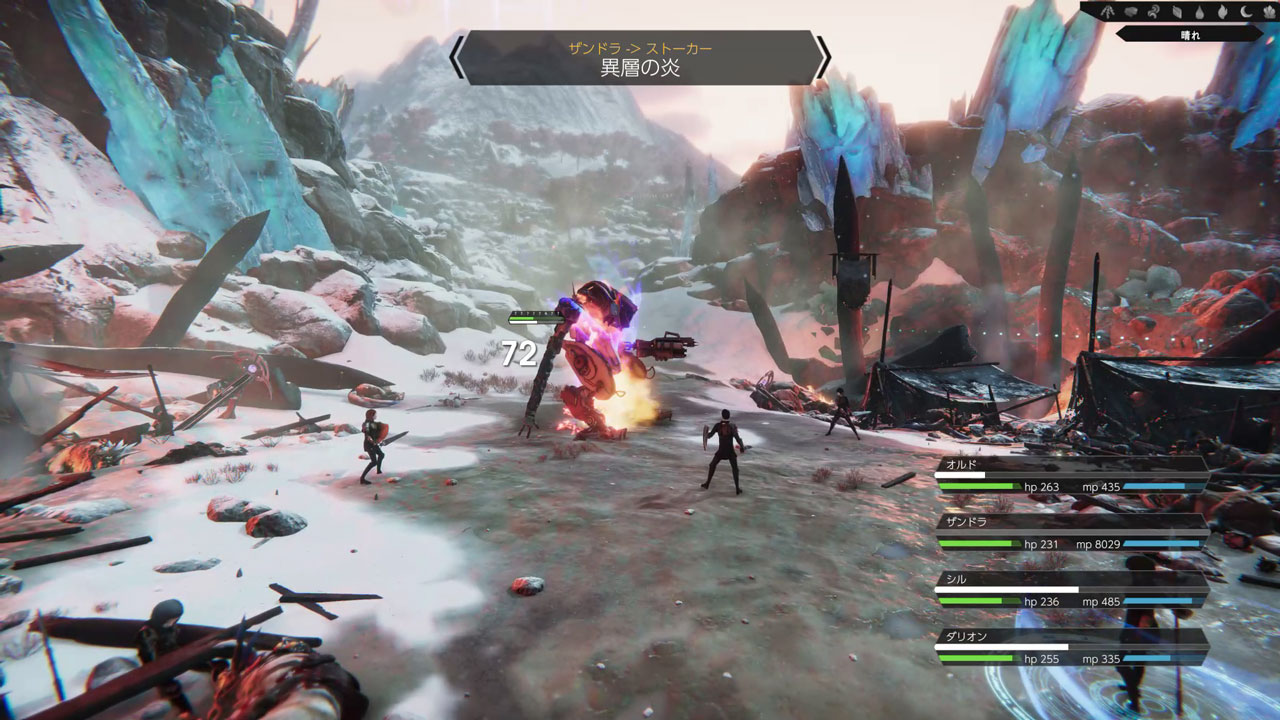Viewport: 1280px width, 720px height.
Task: Select the water drop element icon
Action: pyautogui.click(x=1198, y=12)
